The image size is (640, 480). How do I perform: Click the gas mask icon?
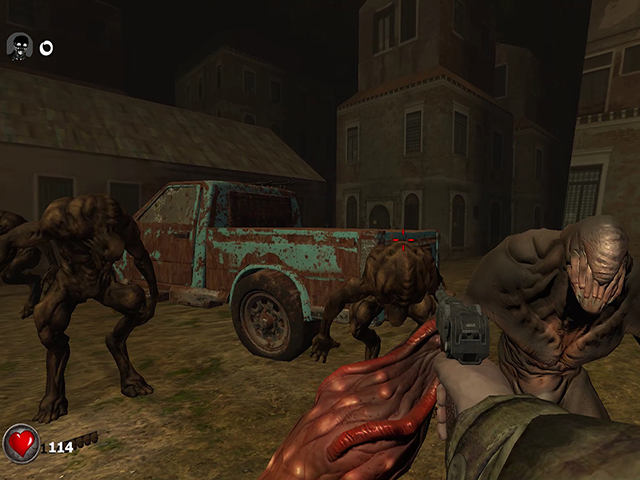pyautogui.click(x=20, y=47)
